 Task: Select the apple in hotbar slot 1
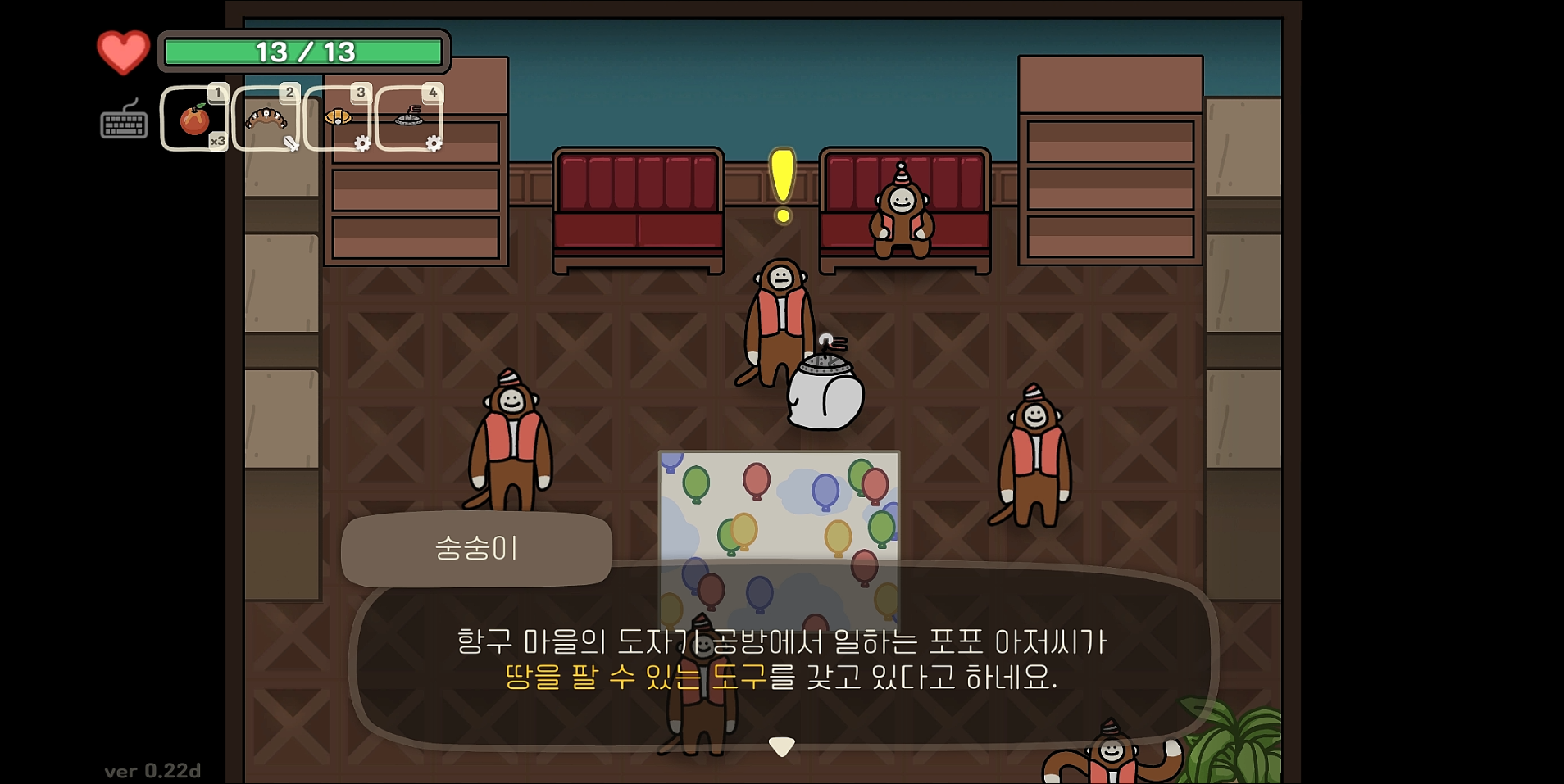pyautogui.click(x=193, y=119)
